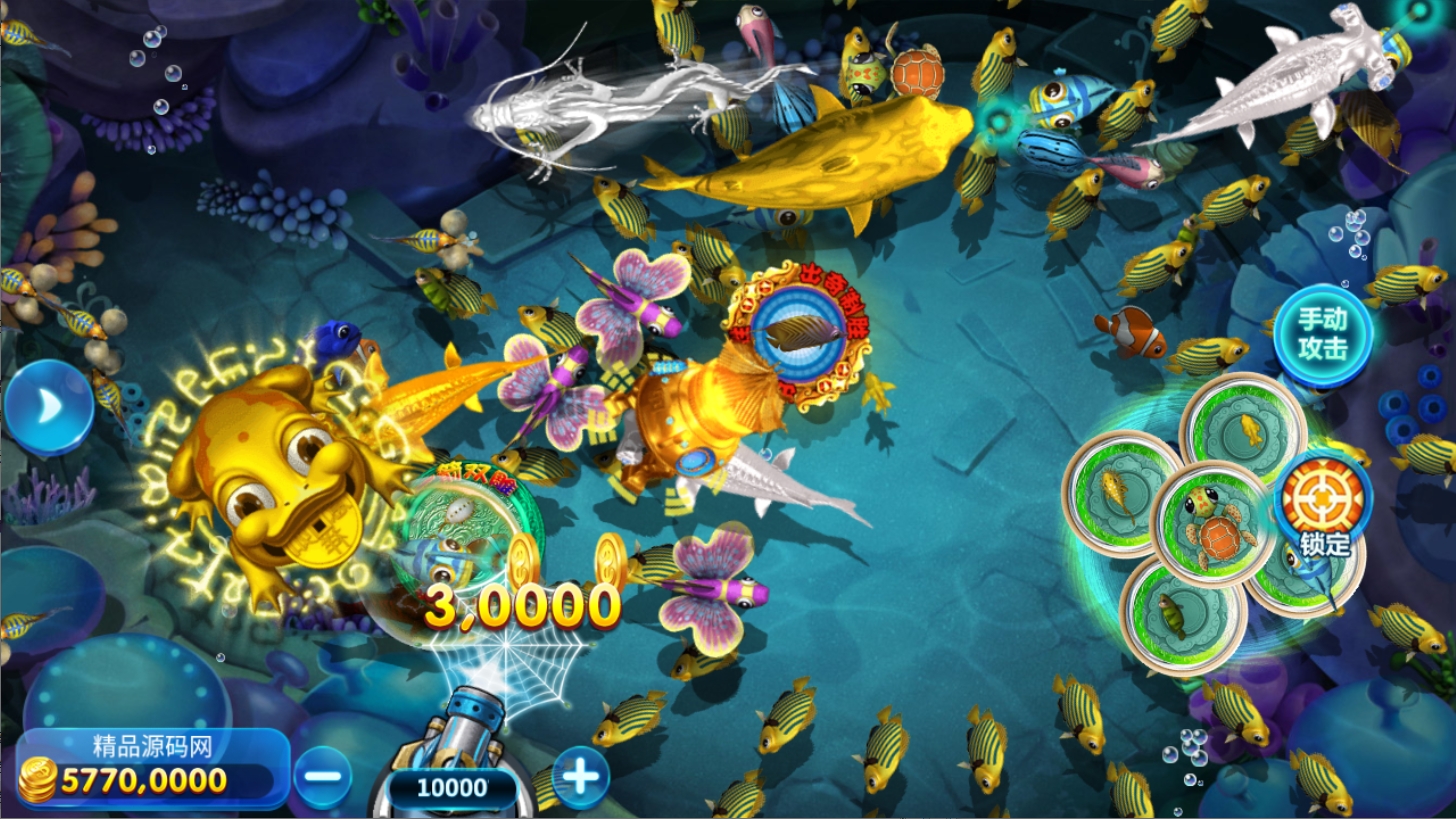Expand the side panel with the arrow button

tap(47, 407)
